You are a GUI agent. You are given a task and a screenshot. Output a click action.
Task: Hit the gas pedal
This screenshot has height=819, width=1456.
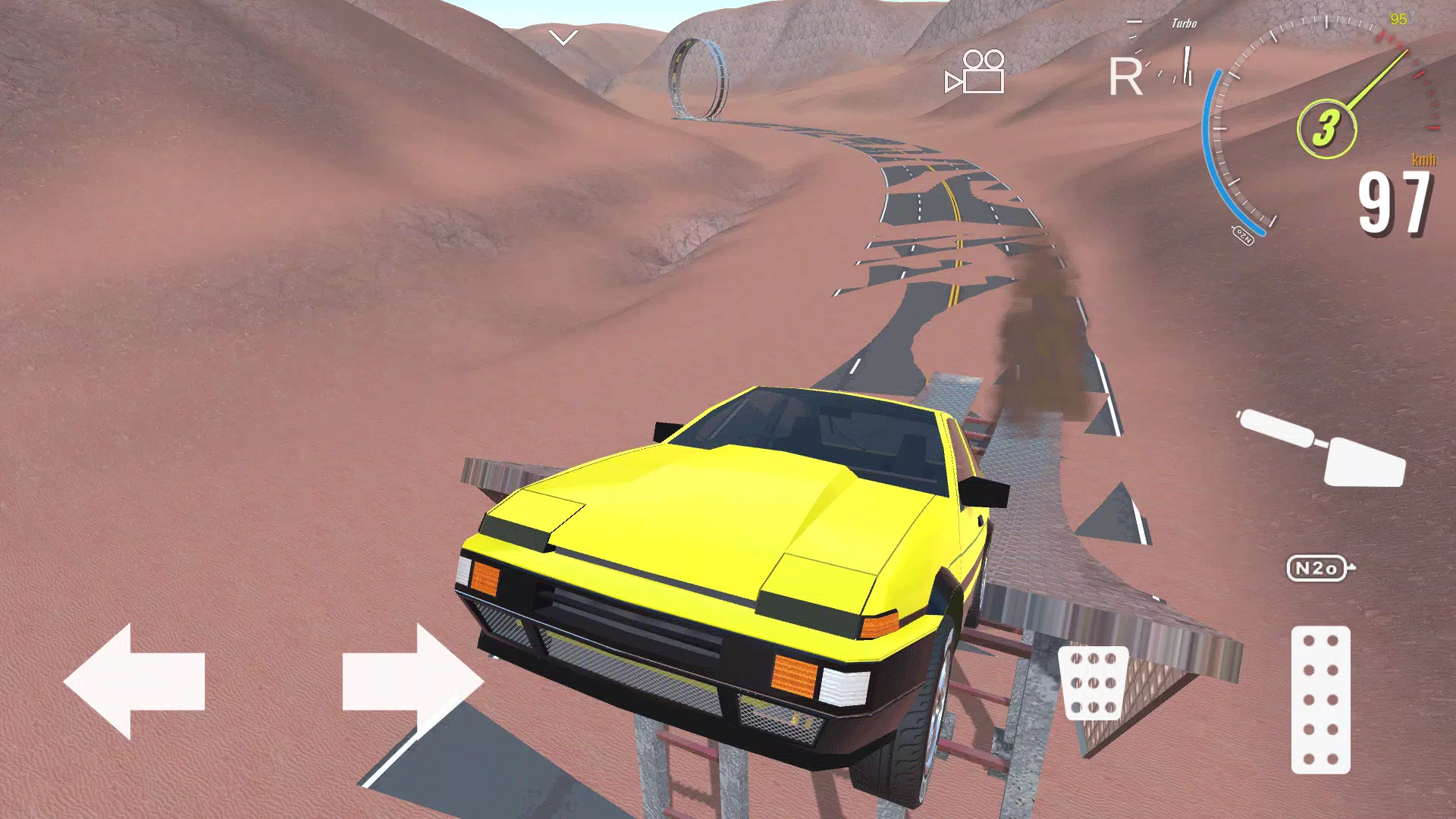pos(1320,699)
